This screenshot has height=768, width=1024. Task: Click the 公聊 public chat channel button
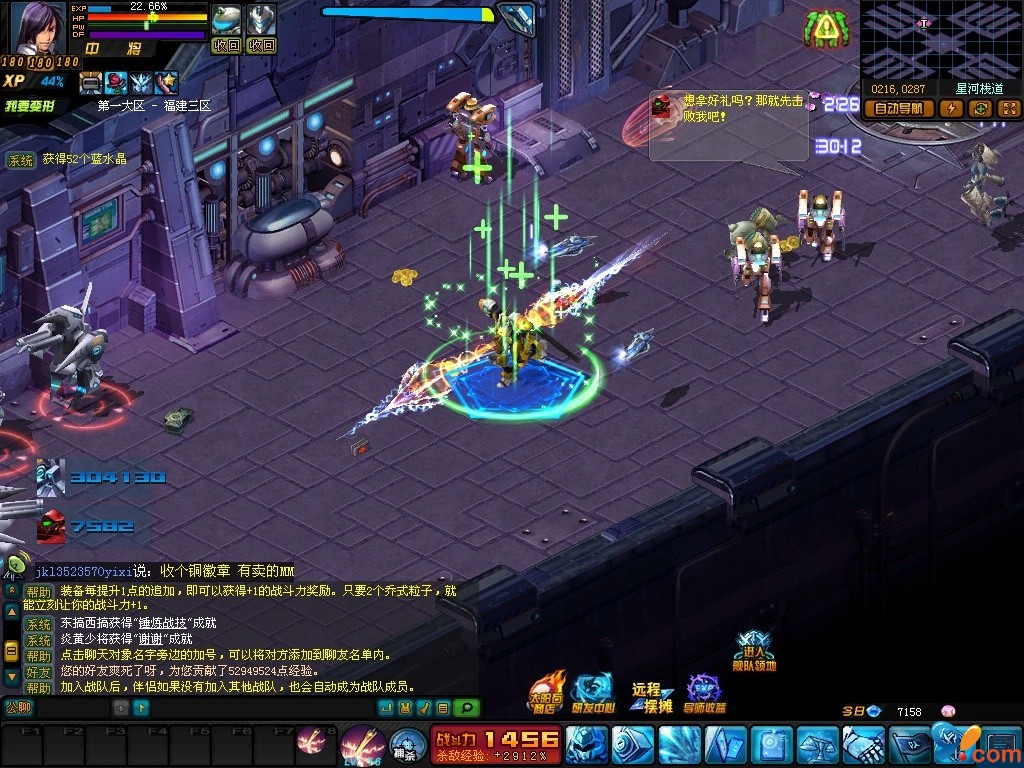pyautogui.click(x=19, y=708)
